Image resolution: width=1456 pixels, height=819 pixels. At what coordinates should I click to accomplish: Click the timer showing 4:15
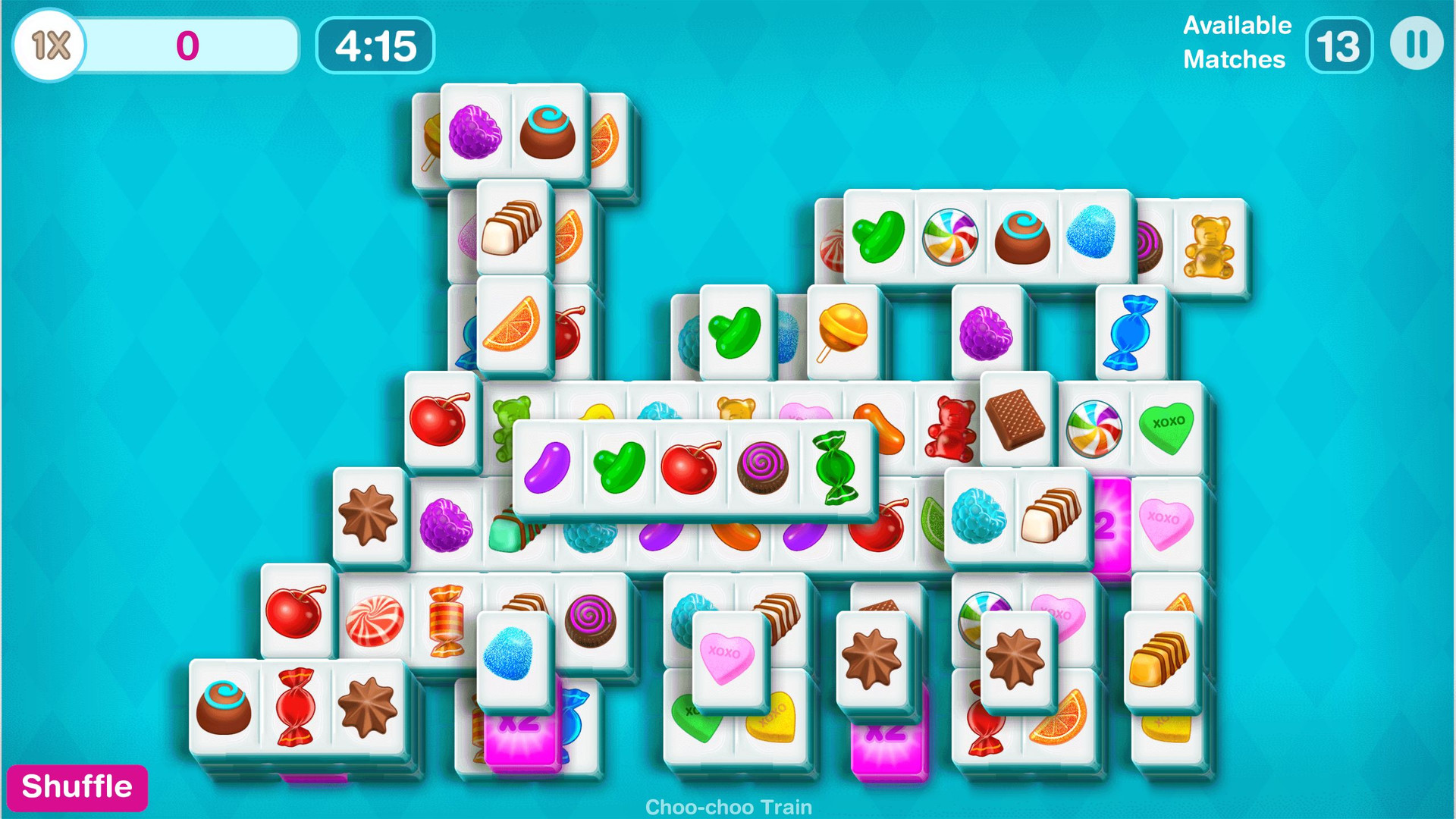[x=375, y=45]
